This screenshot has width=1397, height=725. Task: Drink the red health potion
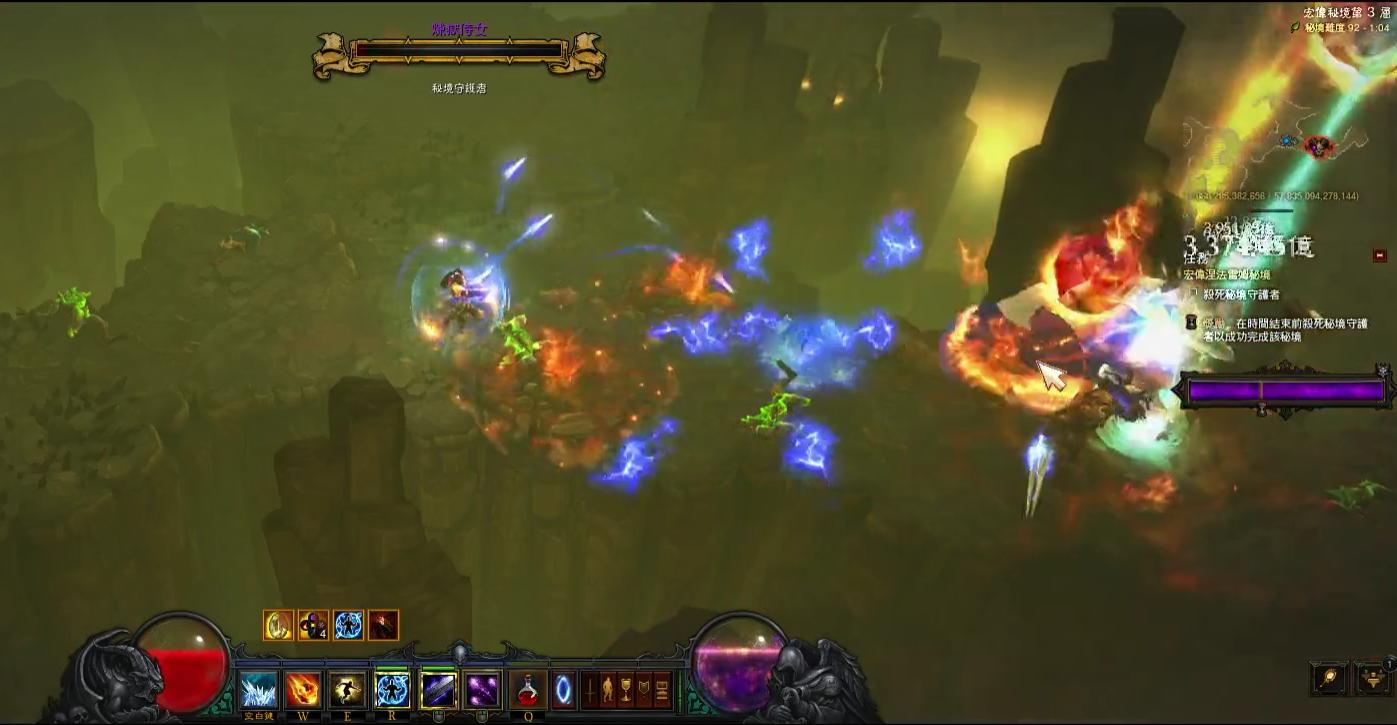click(x=527, y=690)
